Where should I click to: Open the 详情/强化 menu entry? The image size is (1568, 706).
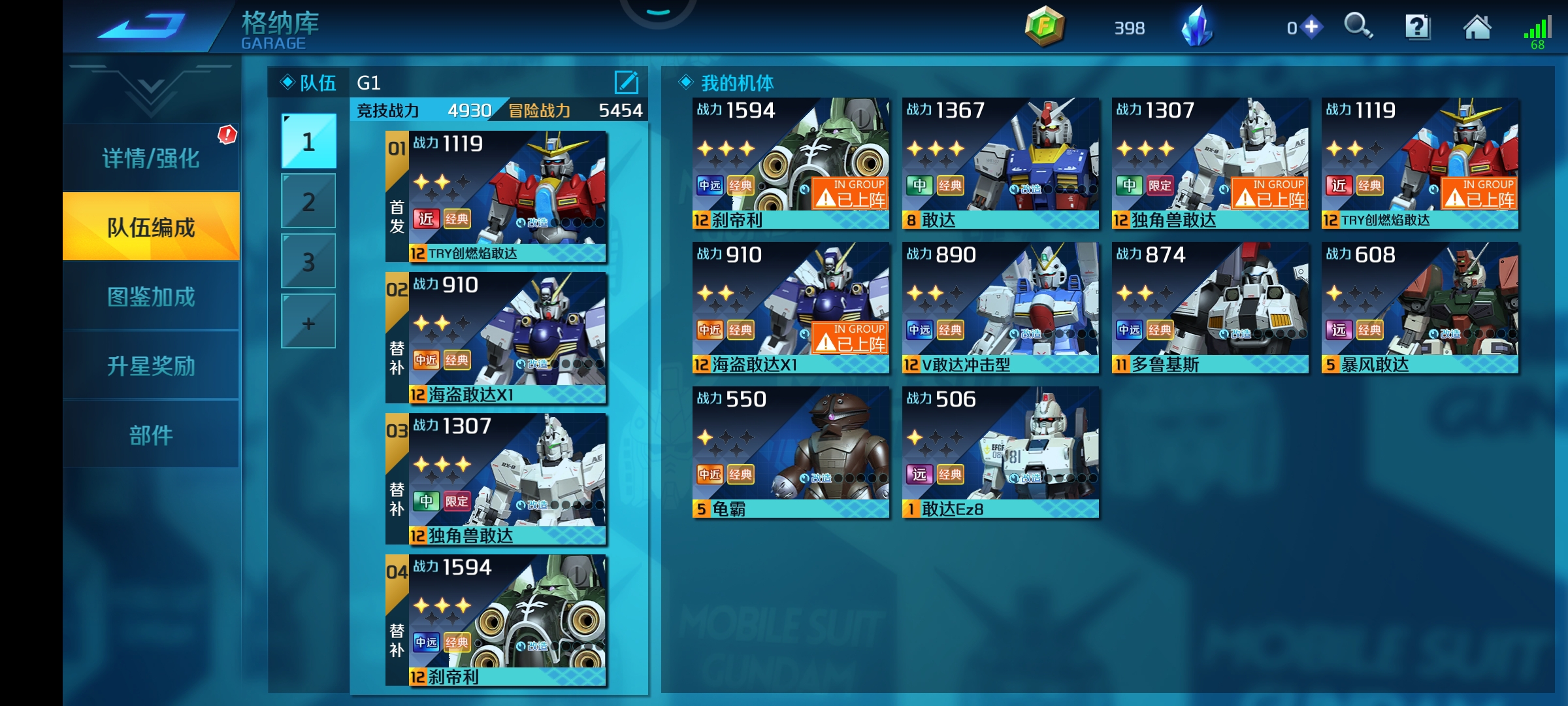pyautogui.click(x=151, y=158)
